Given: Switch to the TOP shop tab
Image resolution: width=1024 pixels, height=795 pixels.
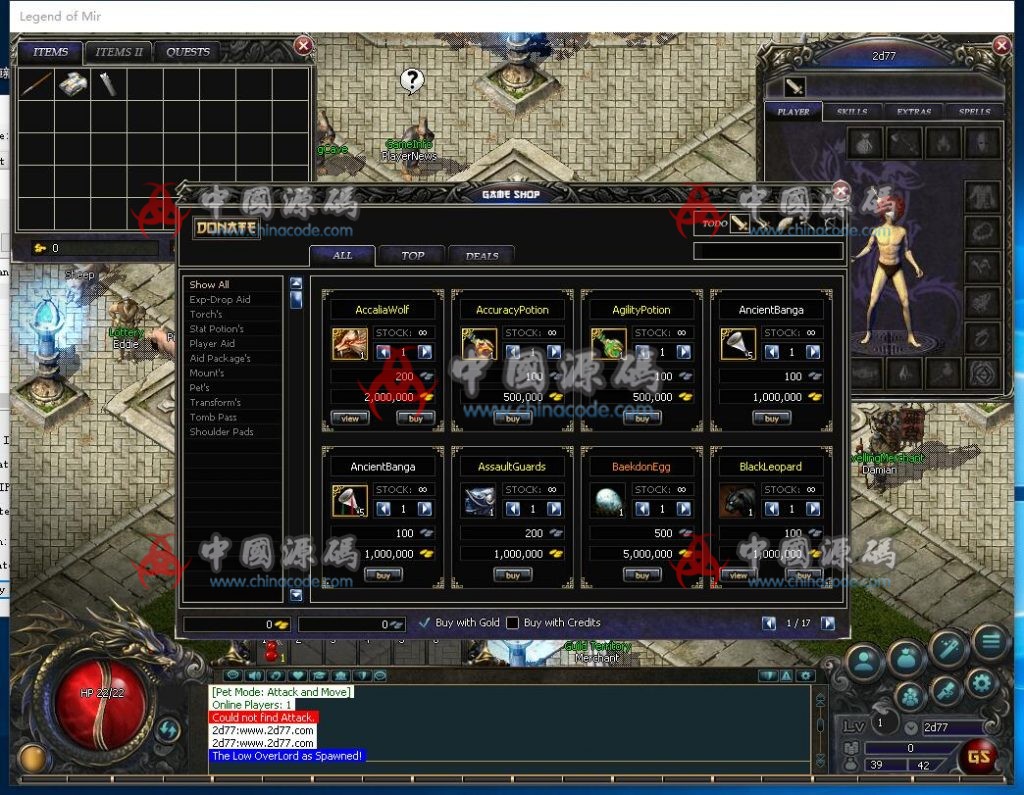Looking at the screenshot, I should tap(413, 256).
